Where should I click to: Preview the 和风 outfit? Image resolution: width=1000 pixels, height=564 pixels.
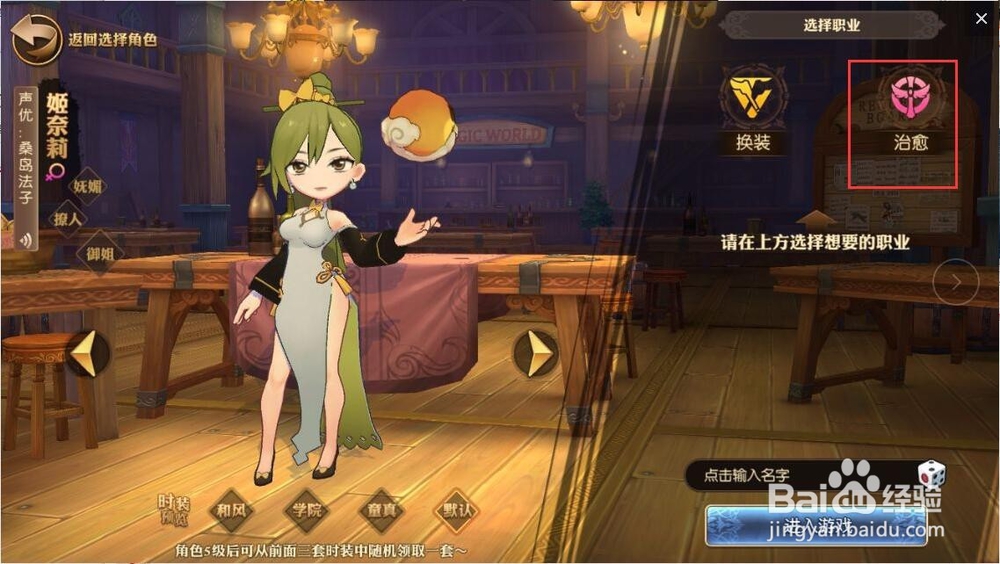pos(231,509)
